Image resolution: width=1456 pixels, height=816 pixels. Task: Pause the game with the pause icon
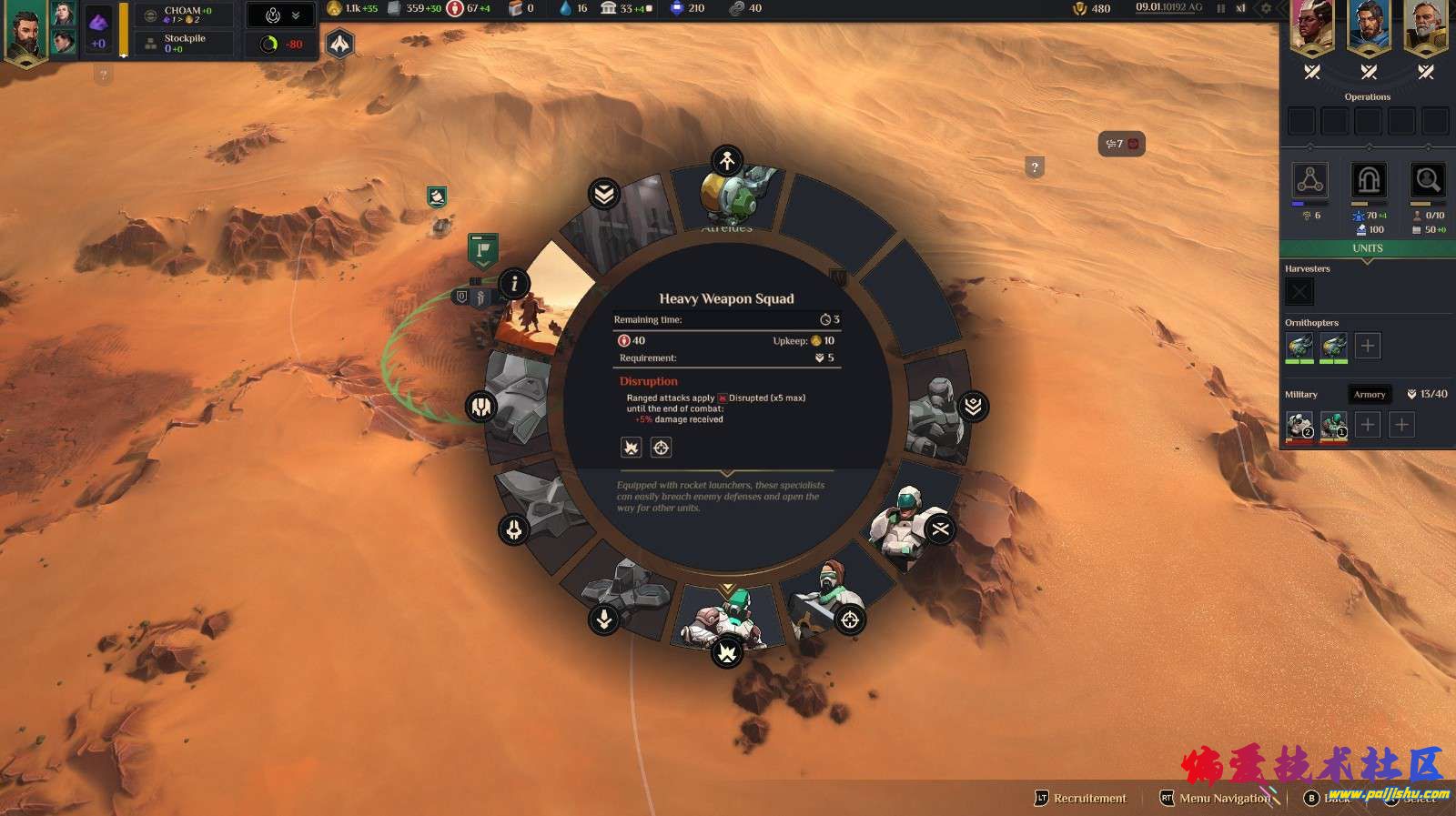tap(1220, 8)
